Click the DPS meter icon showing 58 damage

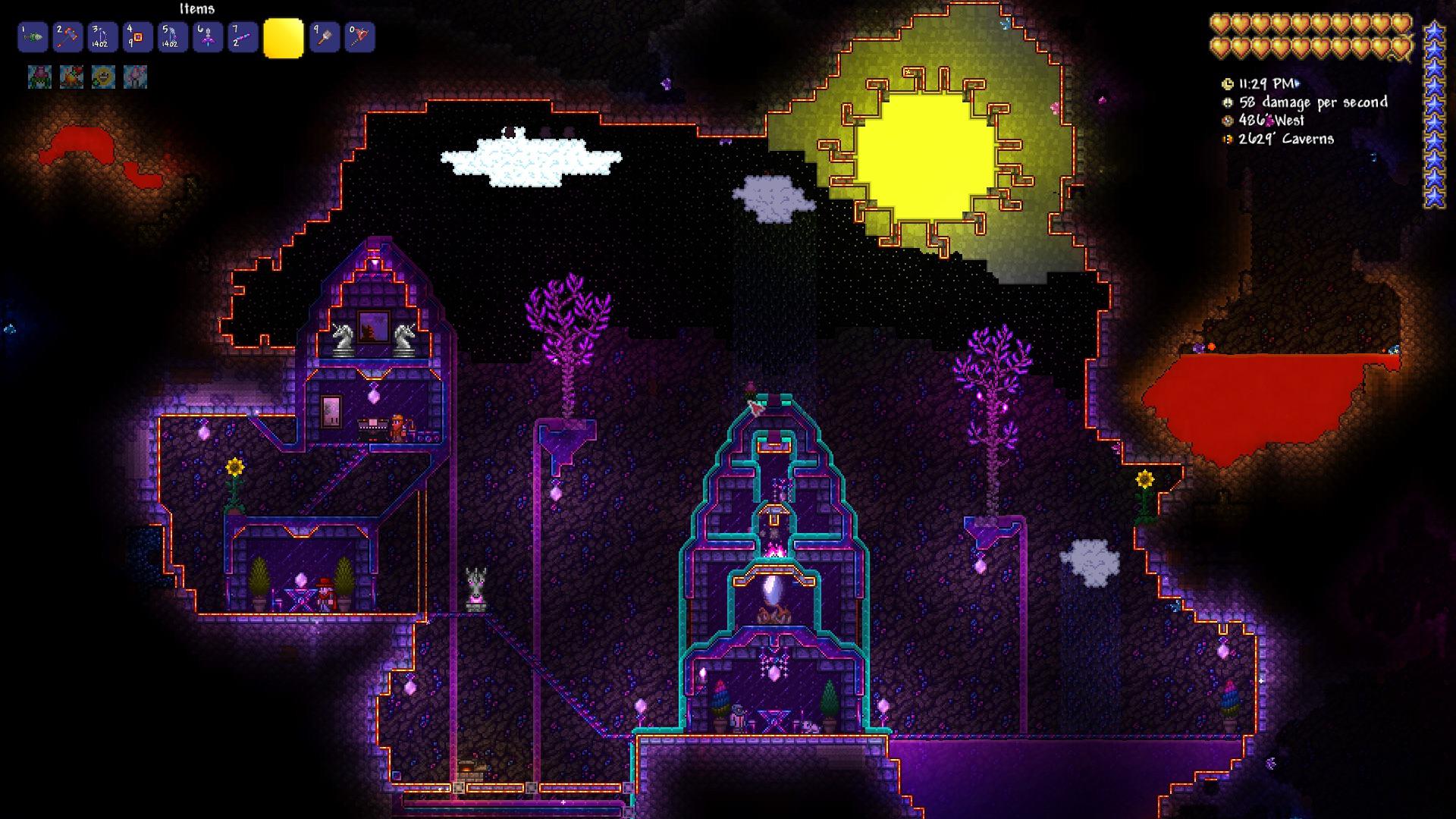tap(1228, 102)
